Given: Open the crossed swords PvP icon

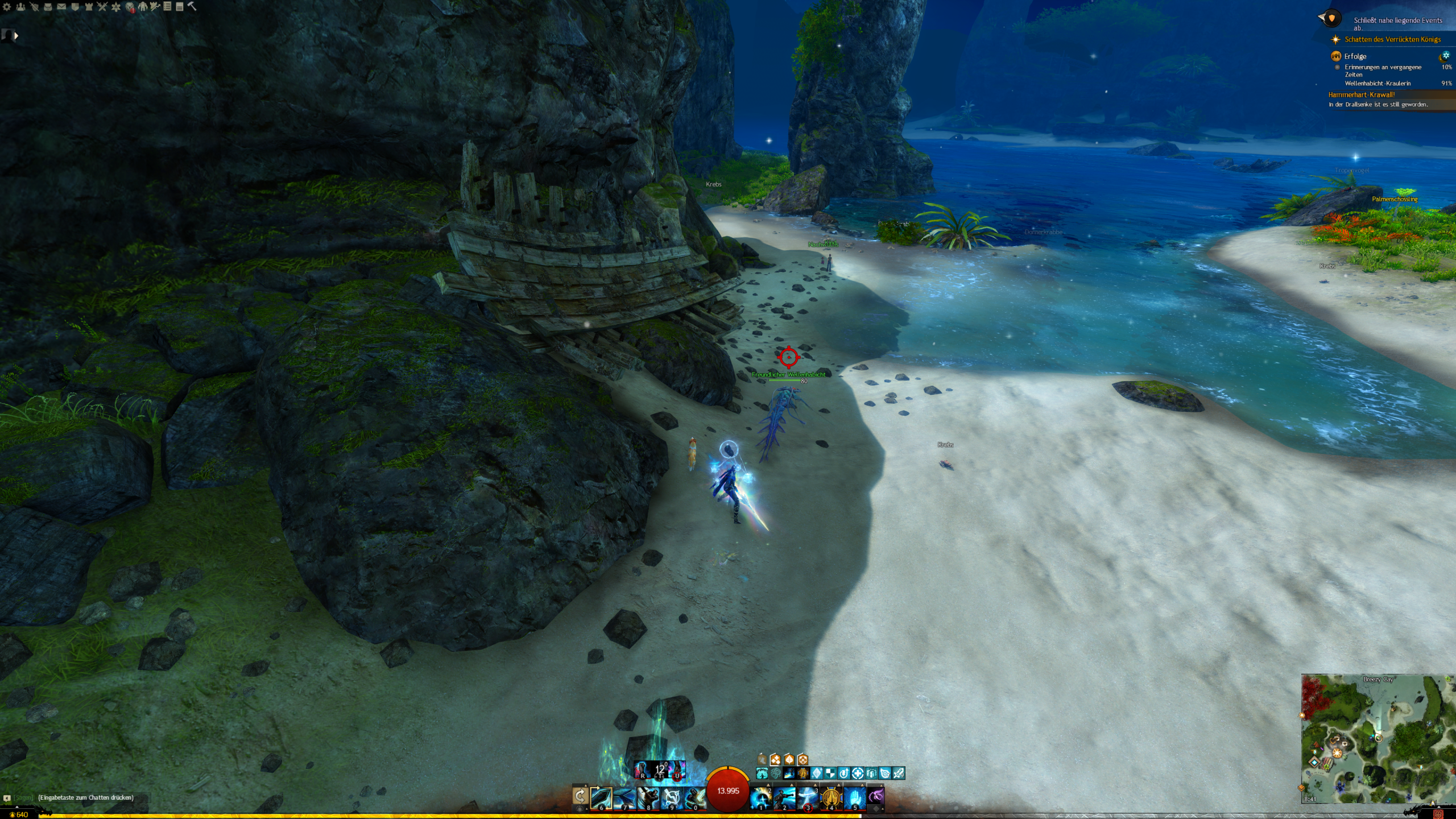Looking at the screenshot, I should (102, 7).
